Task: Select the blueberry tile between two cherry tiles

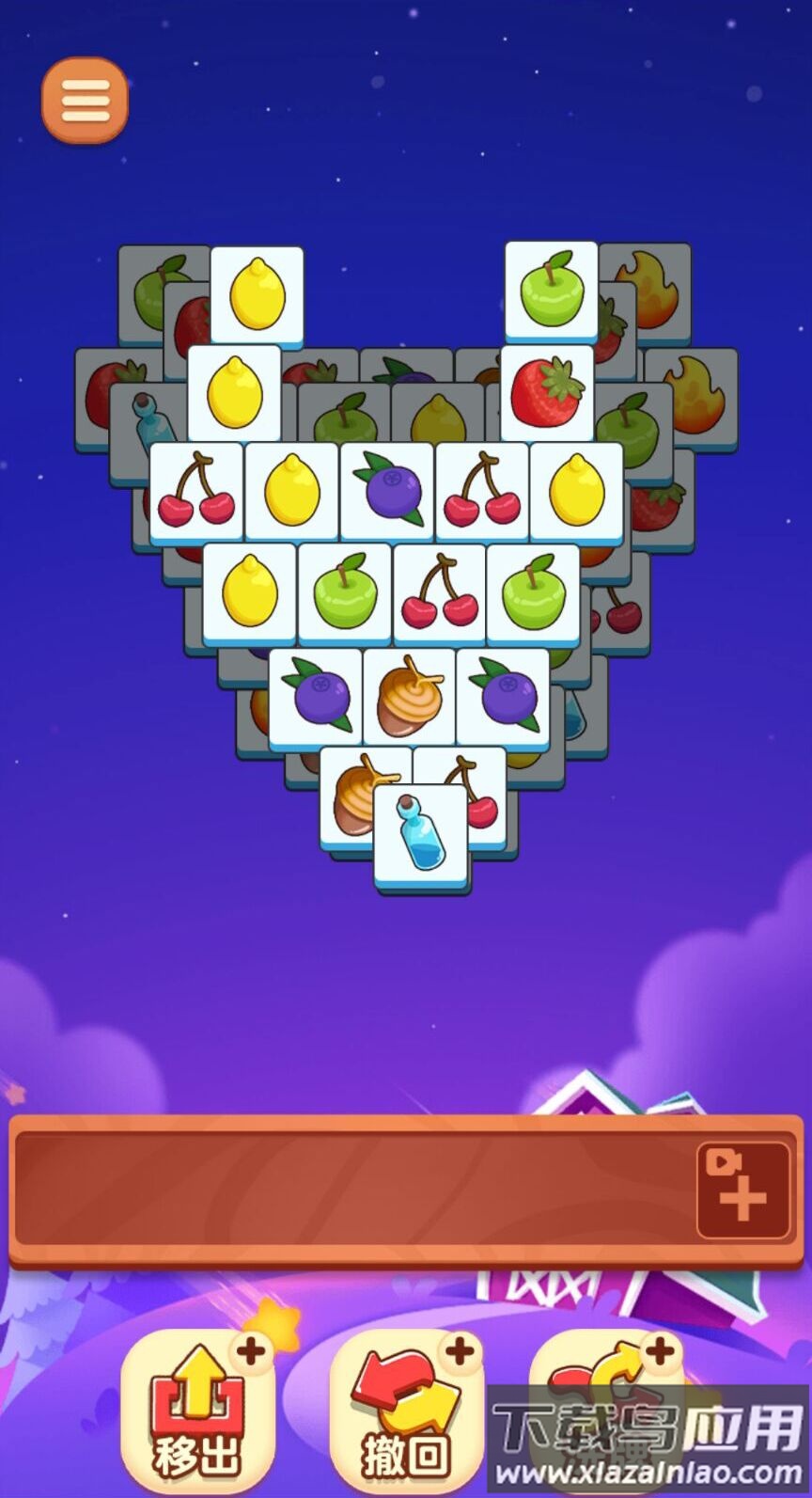Action: [387, 490]
